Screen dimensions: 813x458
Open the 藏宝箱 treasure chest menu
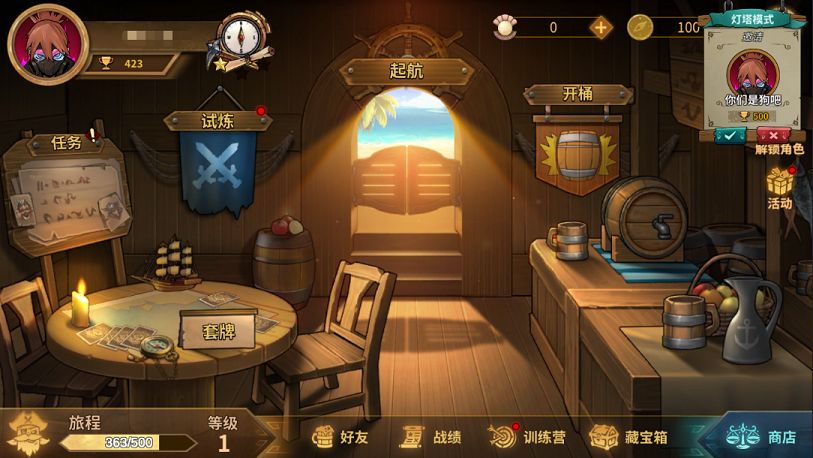point(629,437)
